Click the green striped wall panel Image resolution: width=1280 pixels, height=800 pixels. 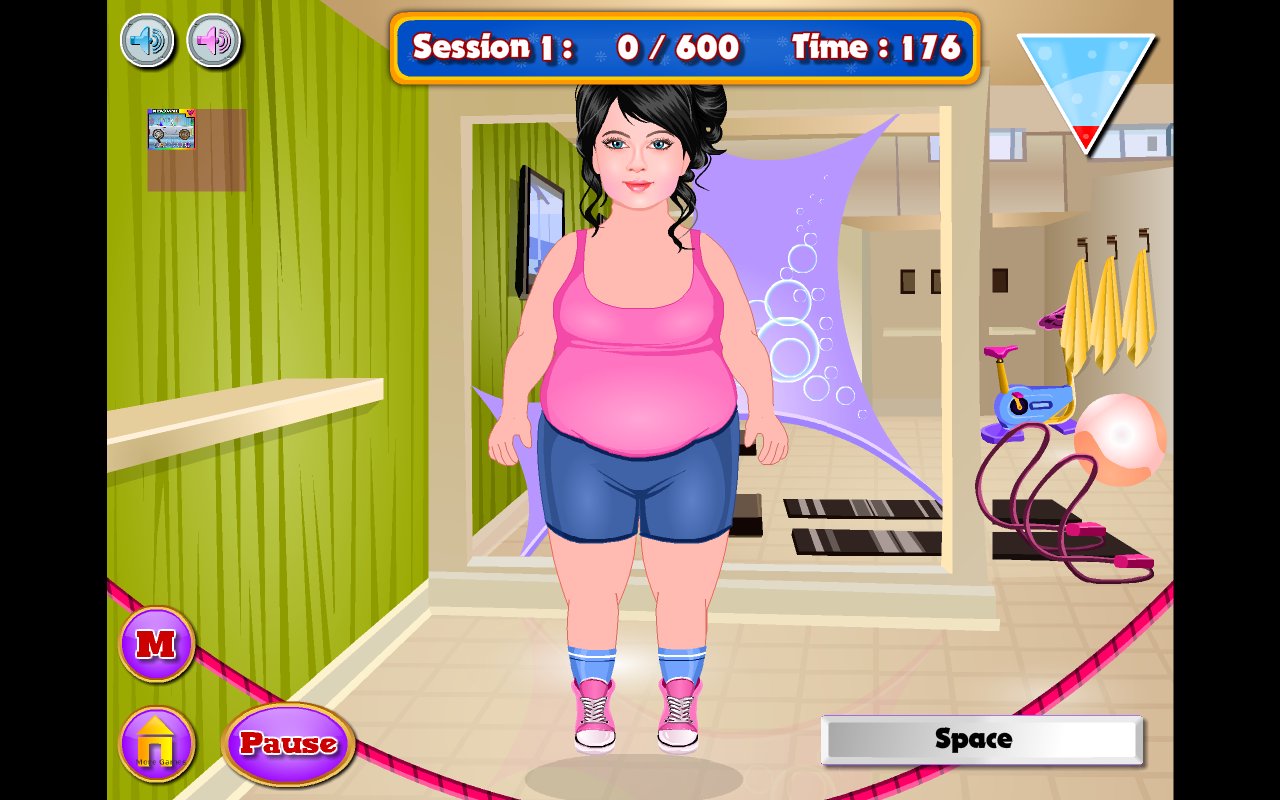pos(280,300)
